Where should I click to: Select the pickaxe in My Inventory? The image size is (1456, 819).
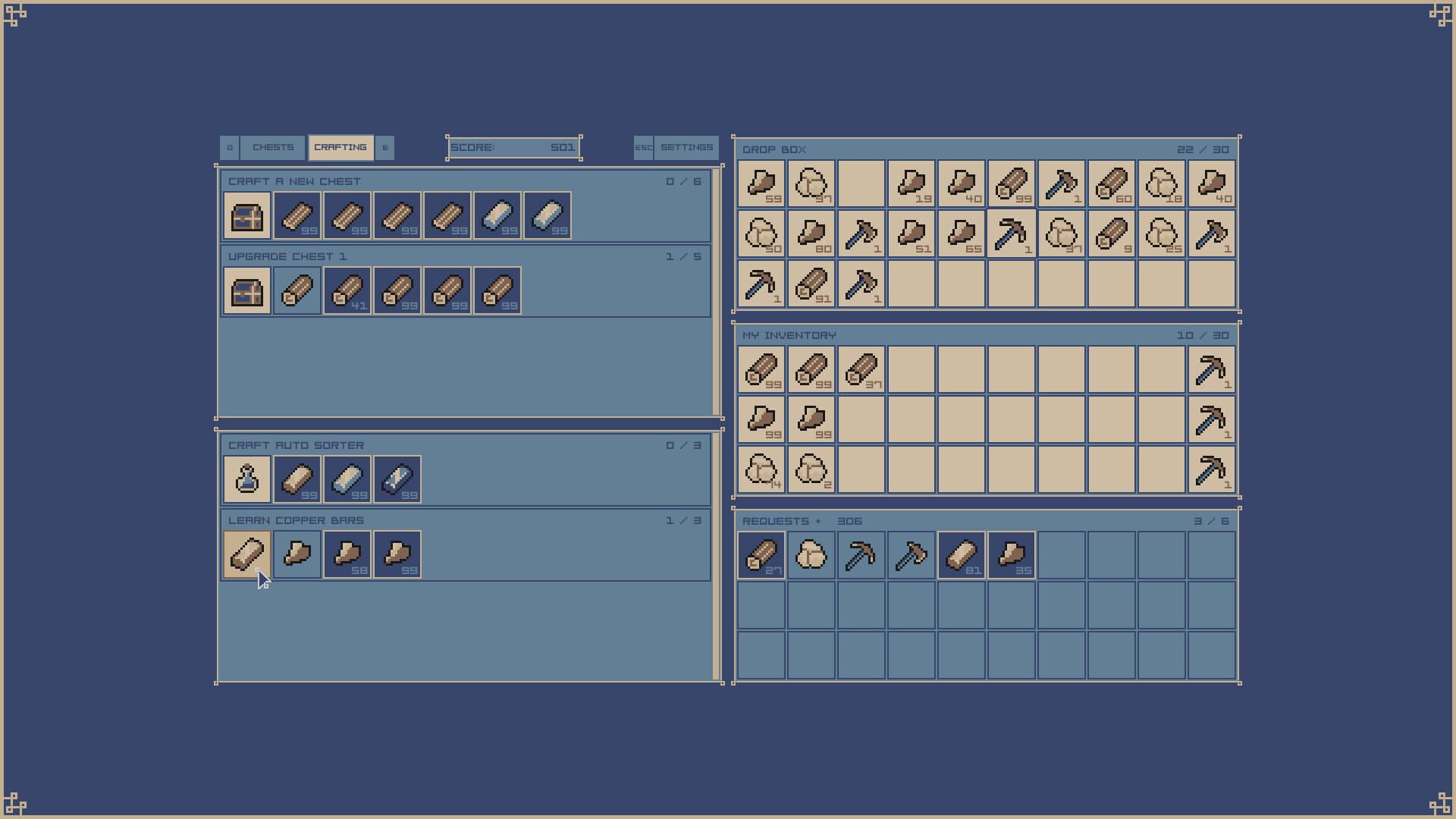click(1211, 369)
